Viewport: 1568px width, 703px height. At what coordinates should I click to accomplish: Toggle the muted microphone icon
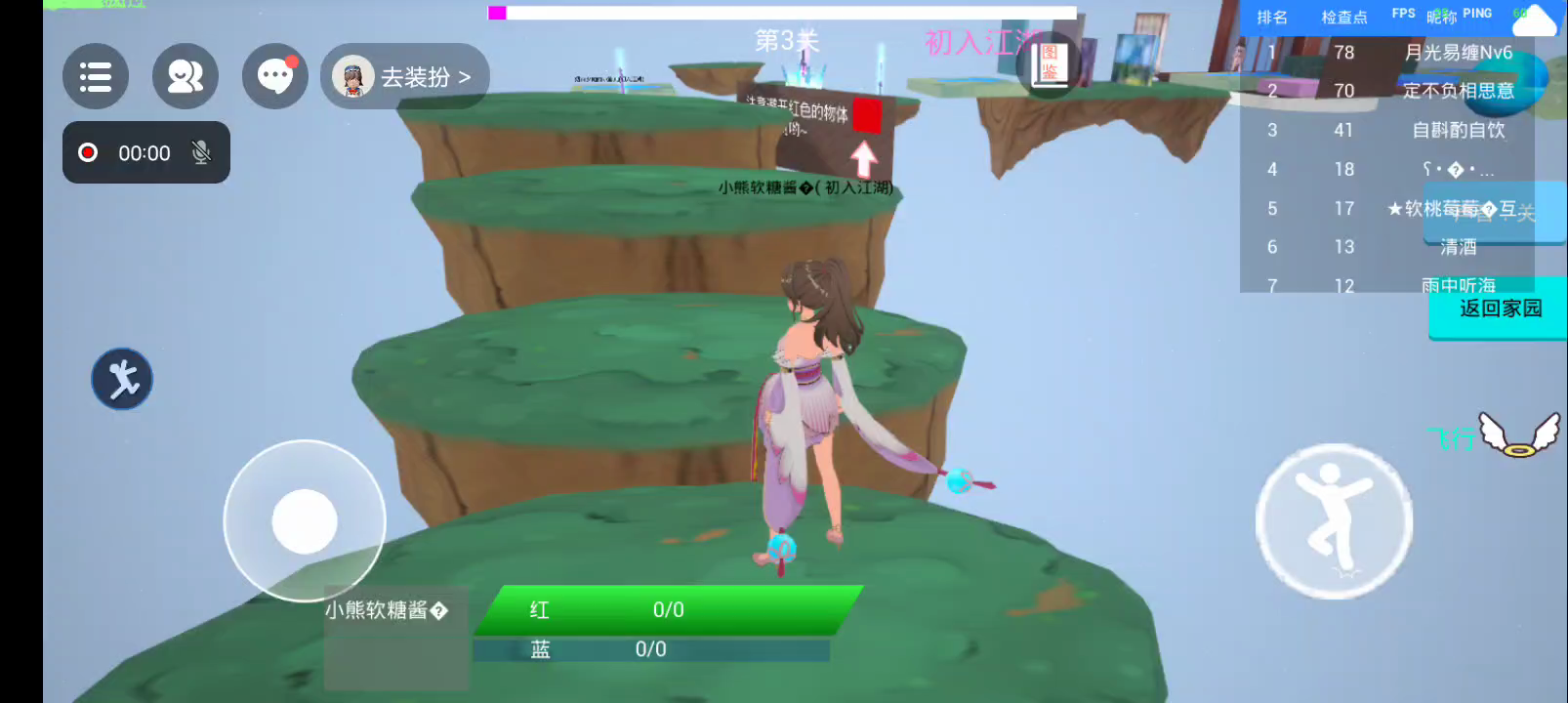tap(201, 152)
